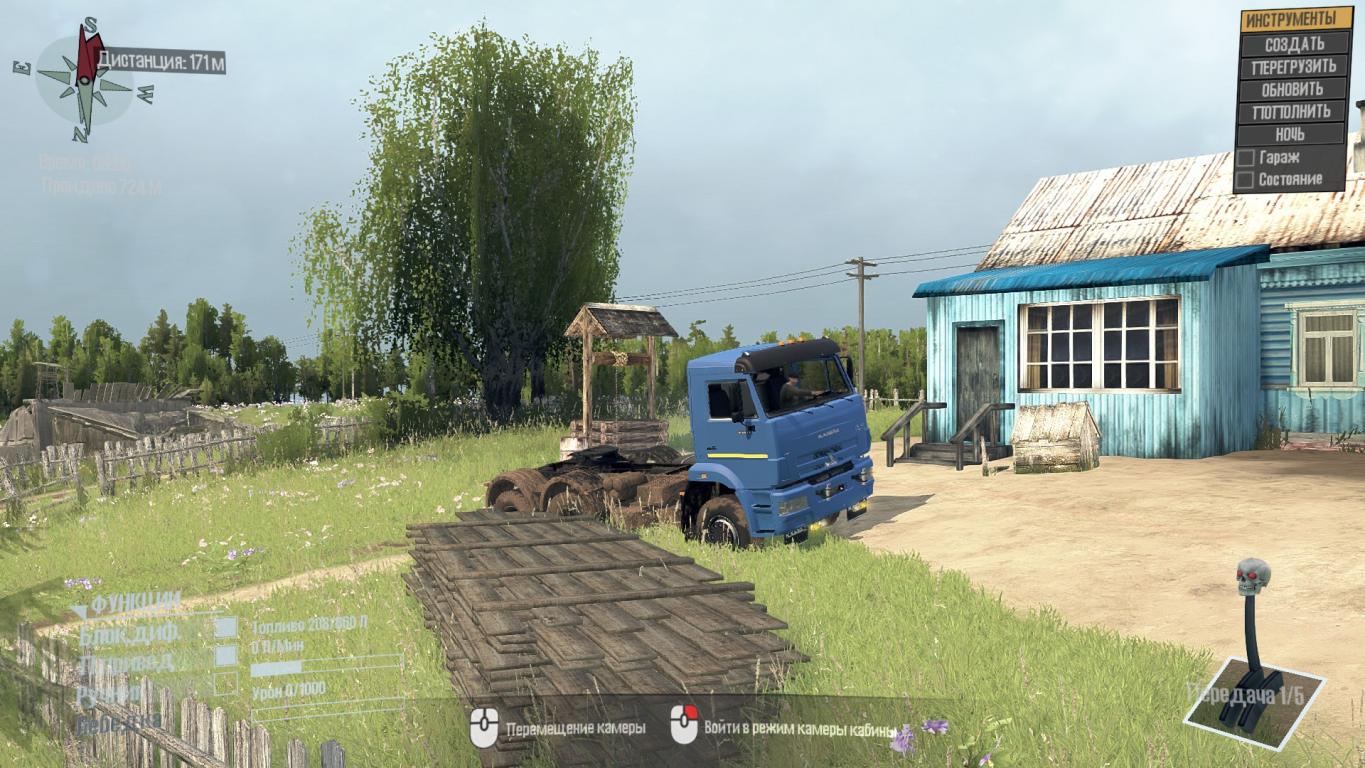1365x768 pixels.
Task: Click the compass in the corner
Action: (85, 80)
